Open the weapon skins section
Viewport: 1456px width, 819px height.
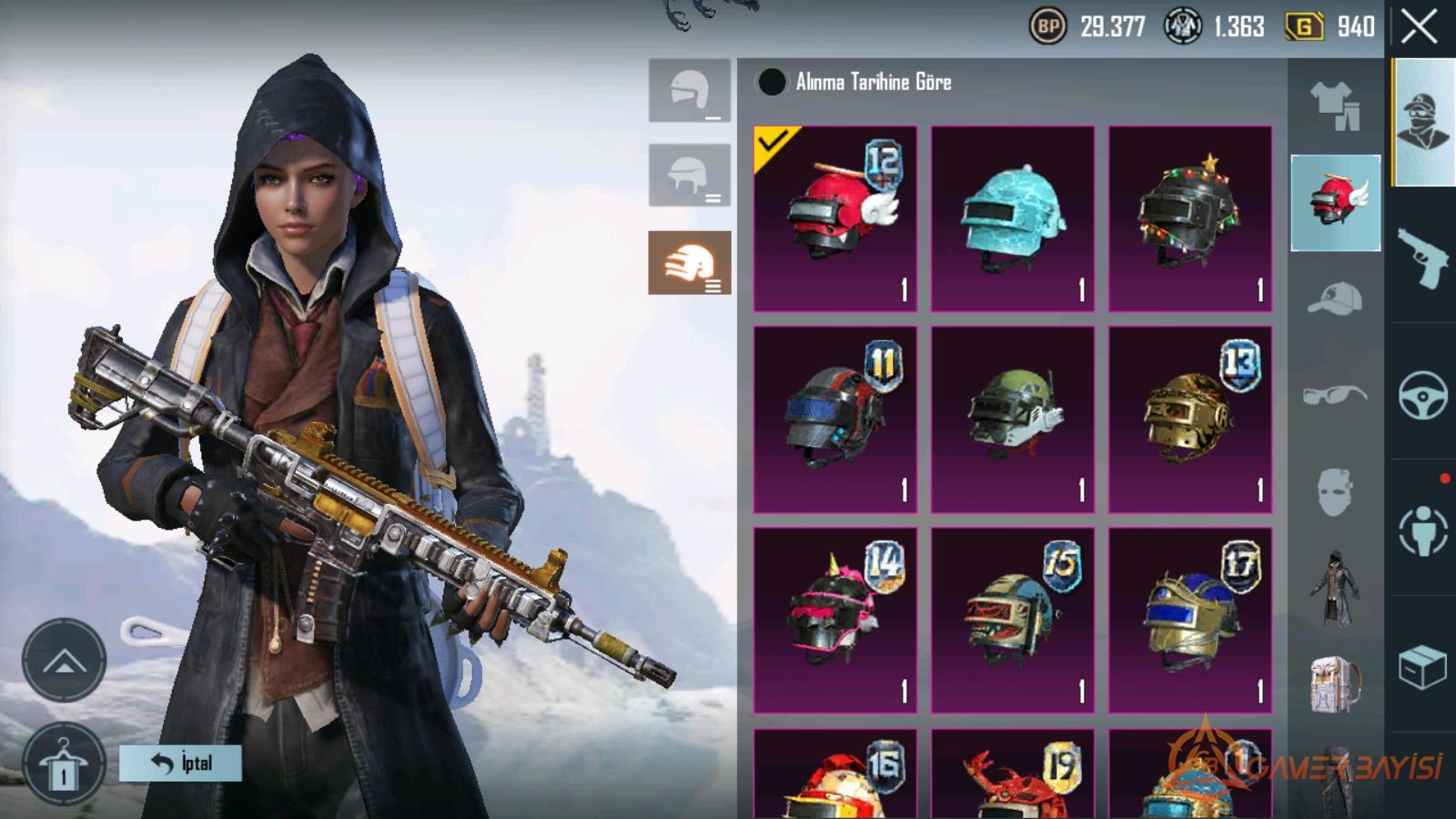click(x=1422, y=257)
